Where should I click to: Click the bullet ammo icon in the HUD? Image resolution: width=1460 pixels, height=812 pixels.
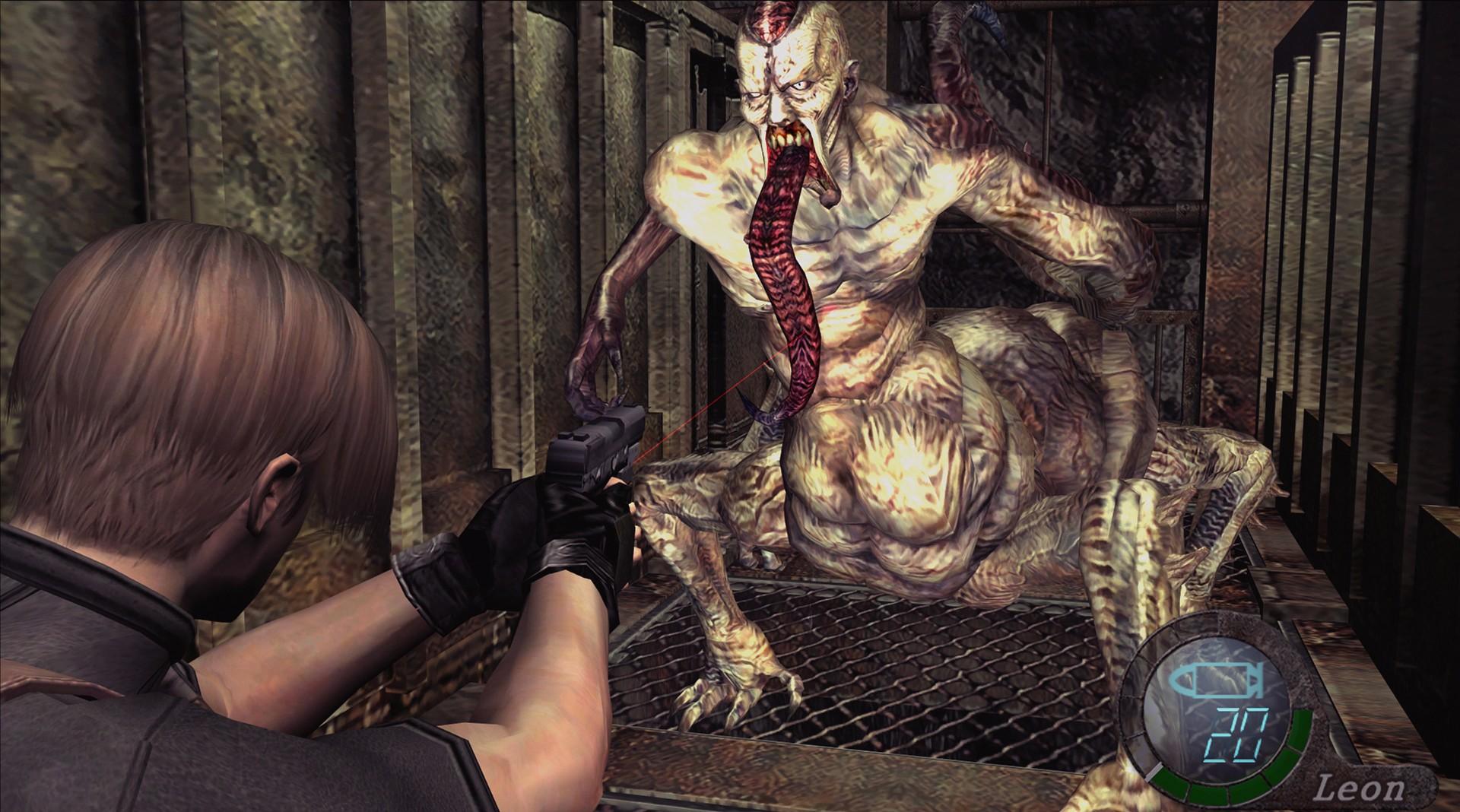point(1217,680)
